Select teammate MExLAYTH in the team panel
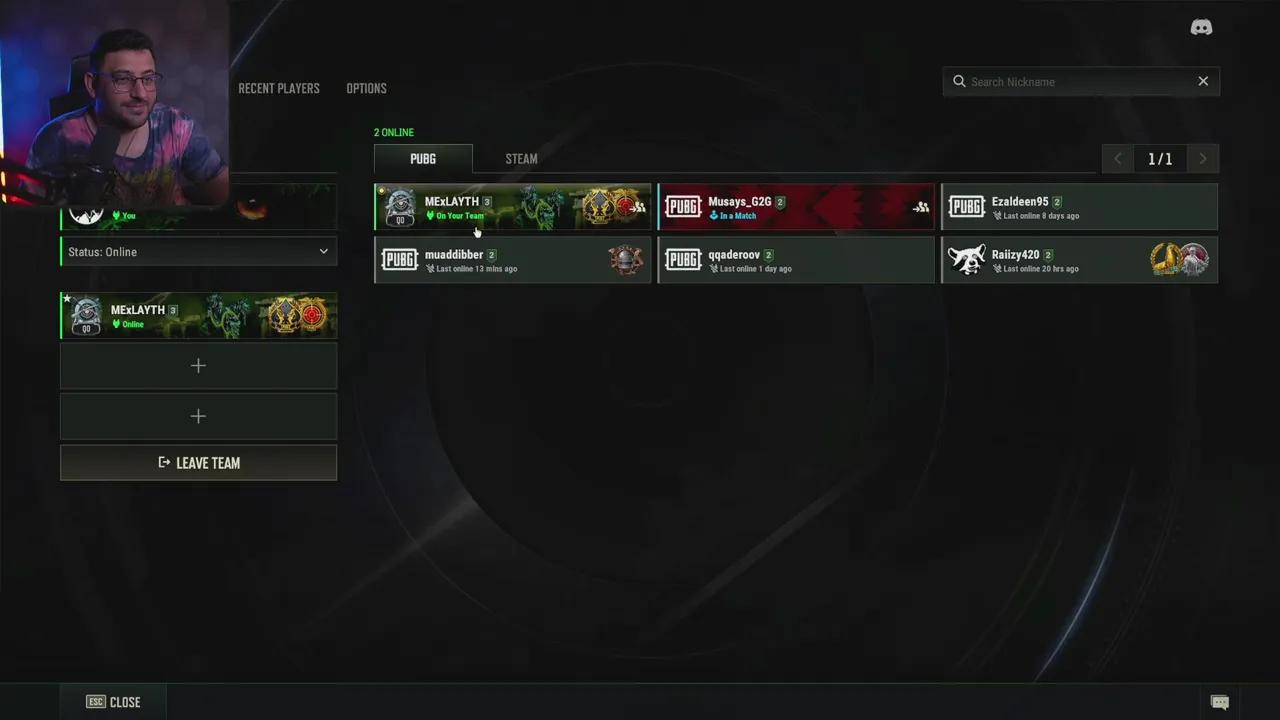Screen dimensions: 1280x720 click(x=198, y=316)
